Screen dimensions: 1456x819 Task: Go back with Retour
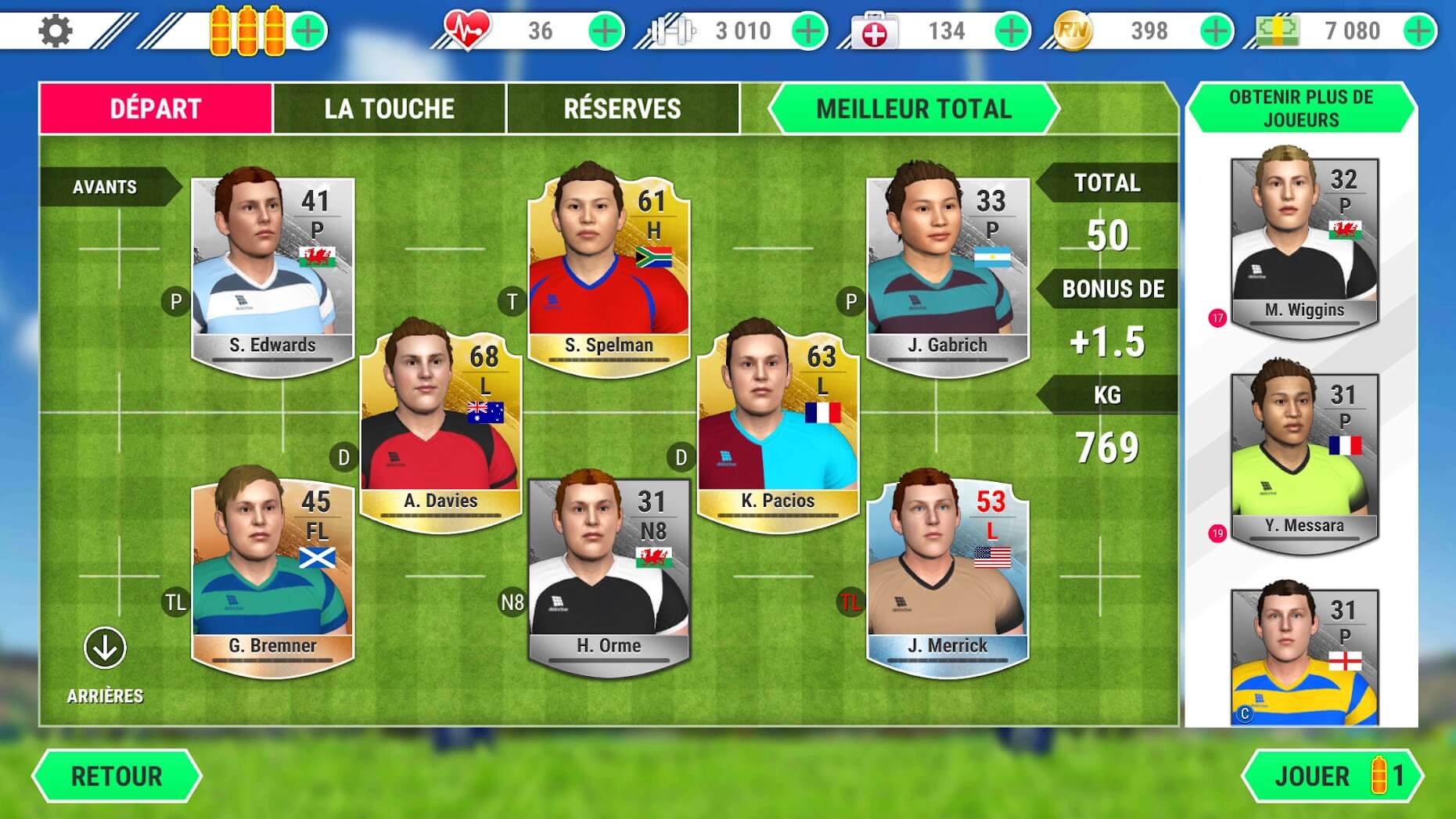coord(117,776)
